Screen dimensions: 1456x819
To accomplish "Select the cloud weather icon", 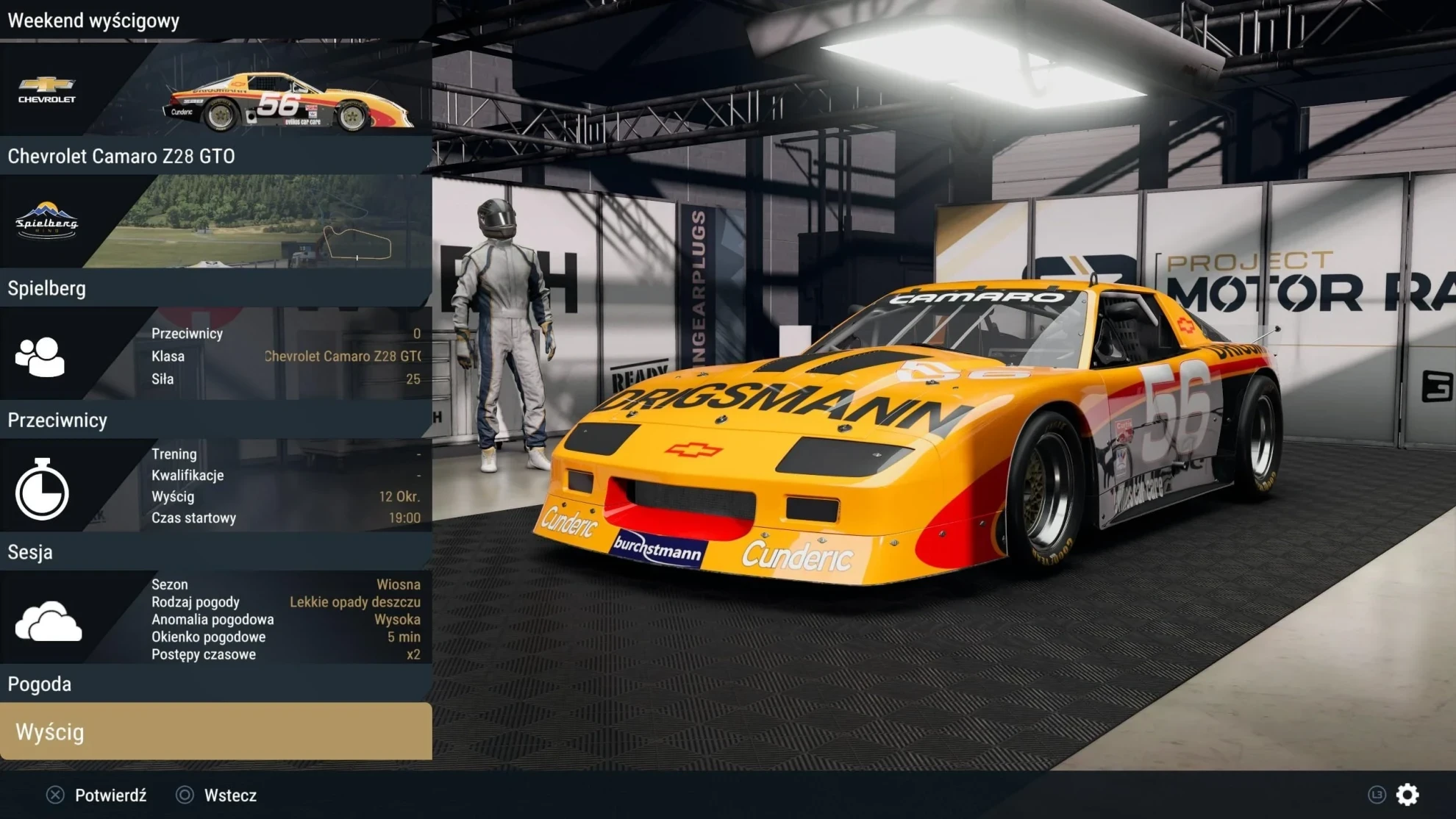I will pos(49,621).
